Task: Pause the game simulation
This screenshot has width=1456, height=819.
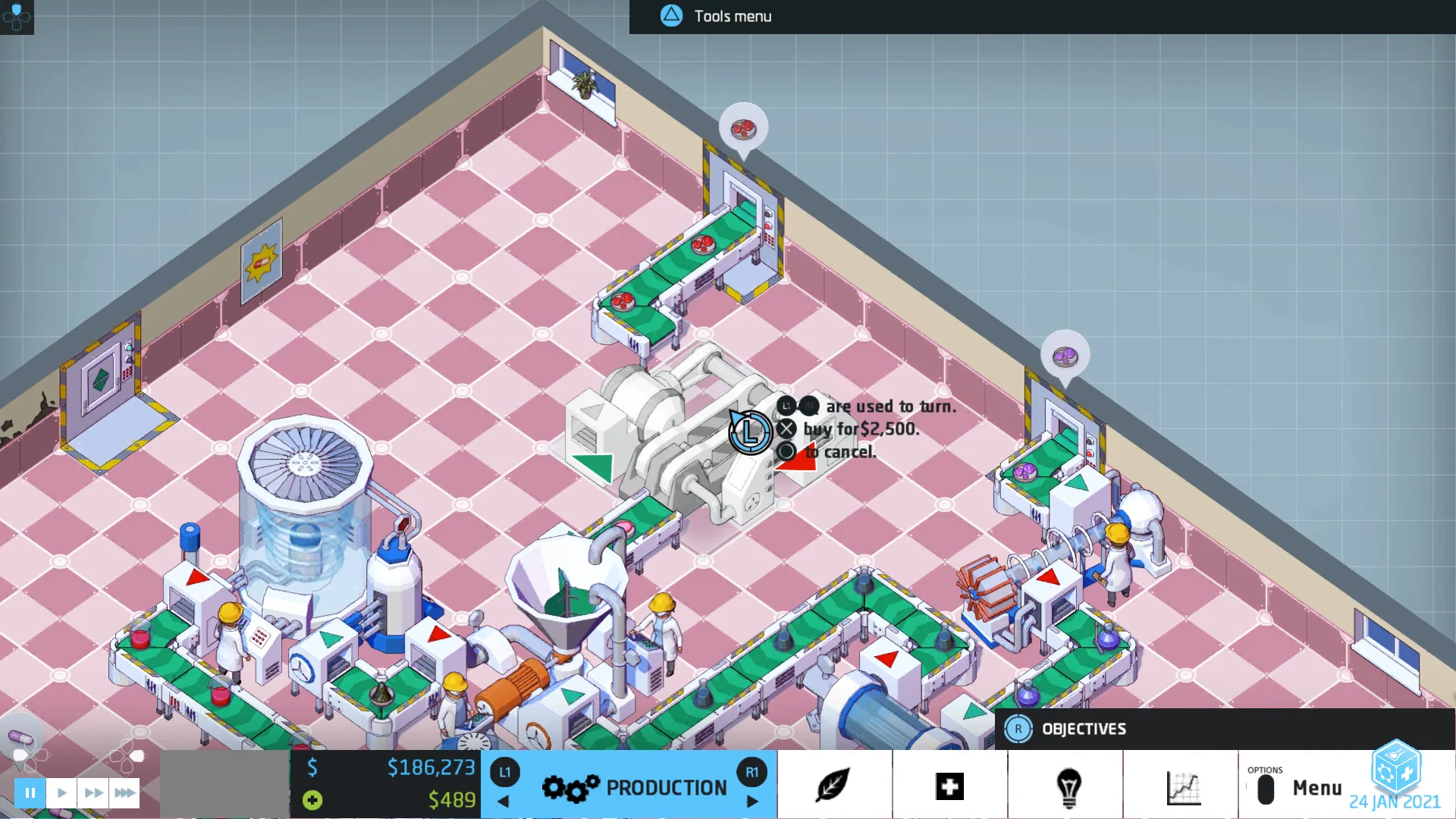Action: tap(30, 792)
